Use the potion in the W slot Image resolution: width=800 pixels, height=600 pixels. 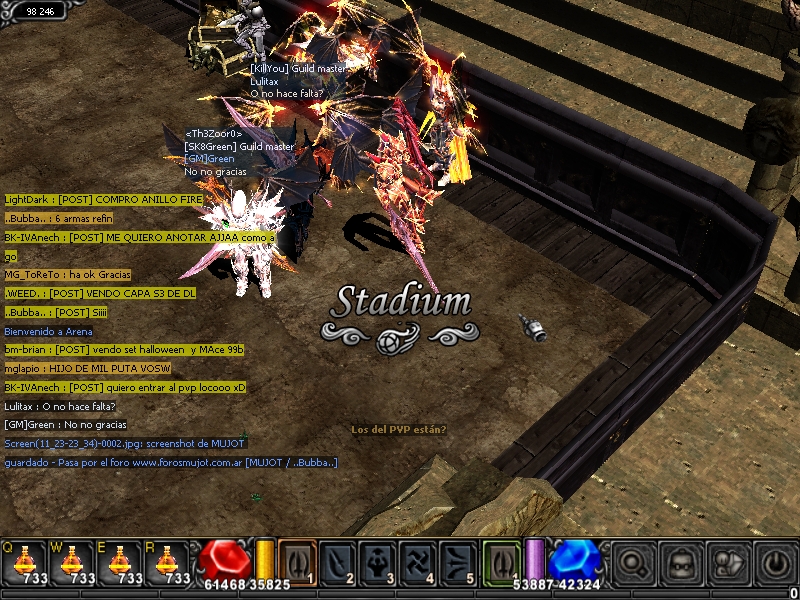(73, 563)
